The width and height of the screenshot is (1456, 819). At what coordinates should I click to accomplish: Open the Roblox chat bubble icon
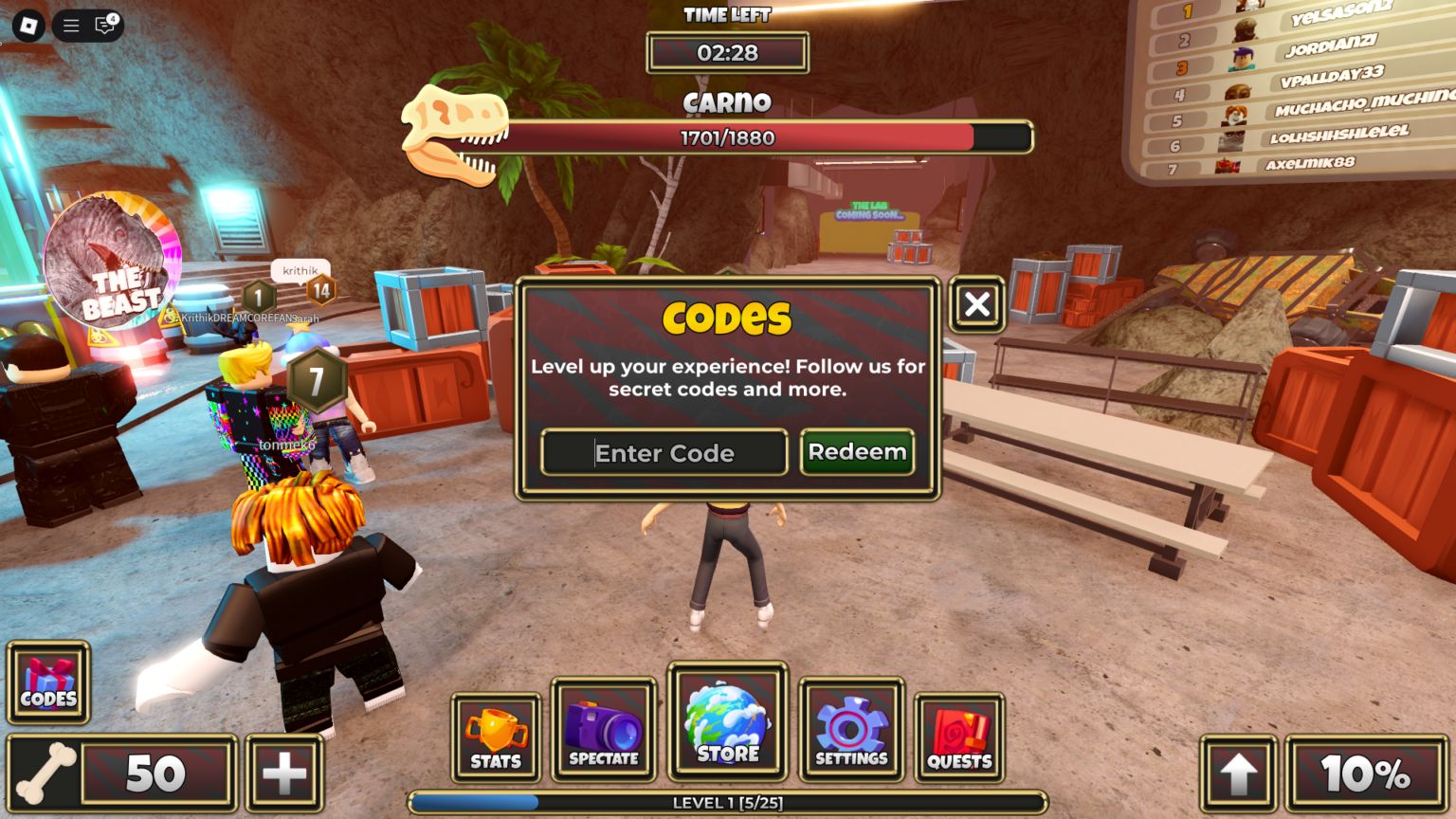click(x=104, y=26)
